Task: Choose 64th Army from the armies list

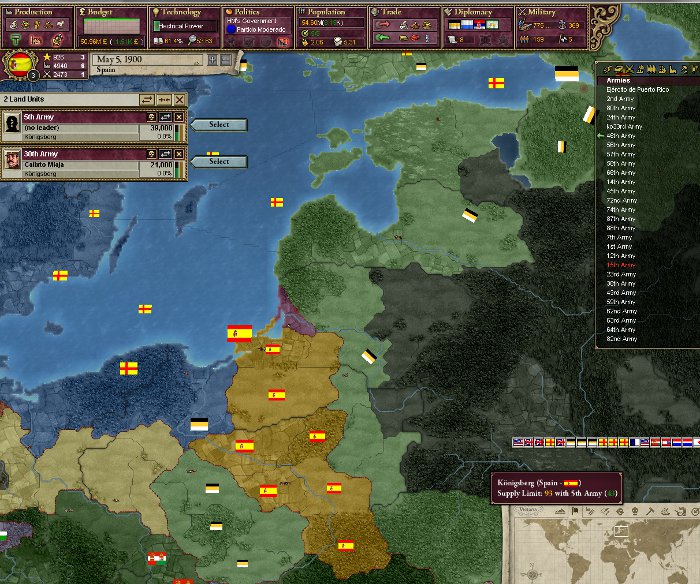Action: point(620,329)
